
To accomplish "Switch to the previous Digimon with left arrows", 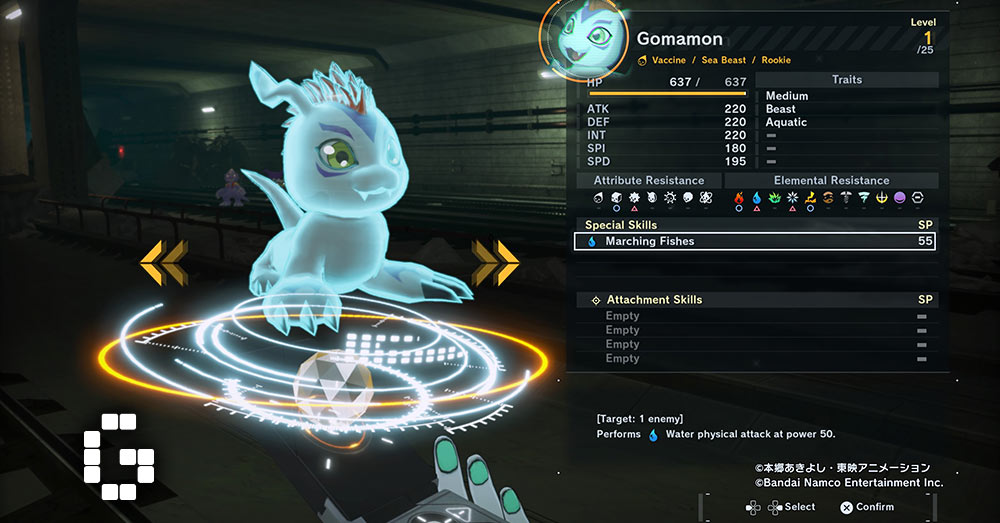I will [163, 263].
